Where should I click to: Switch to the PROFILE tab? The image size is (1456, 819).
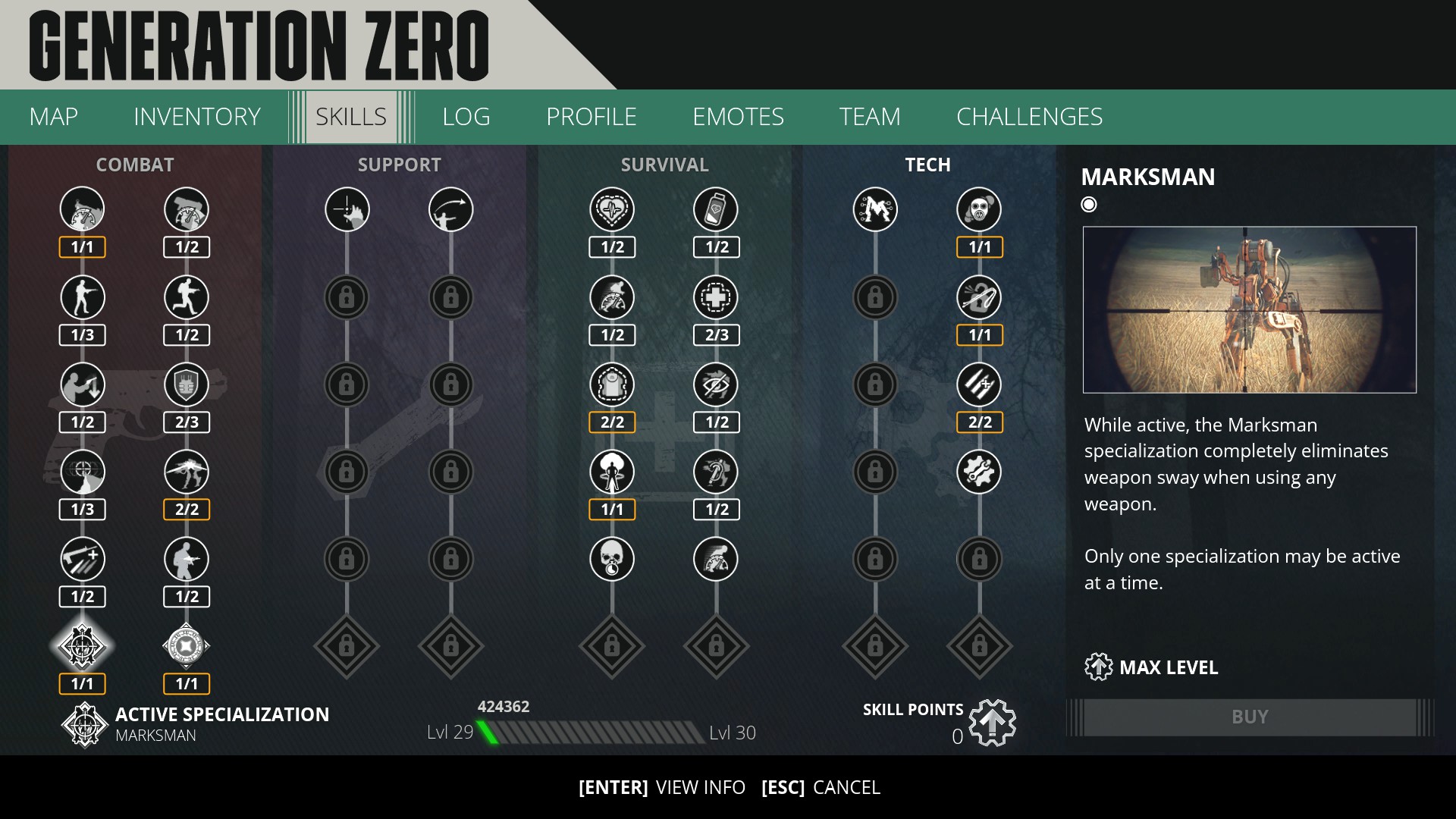[x=591, y=117]
